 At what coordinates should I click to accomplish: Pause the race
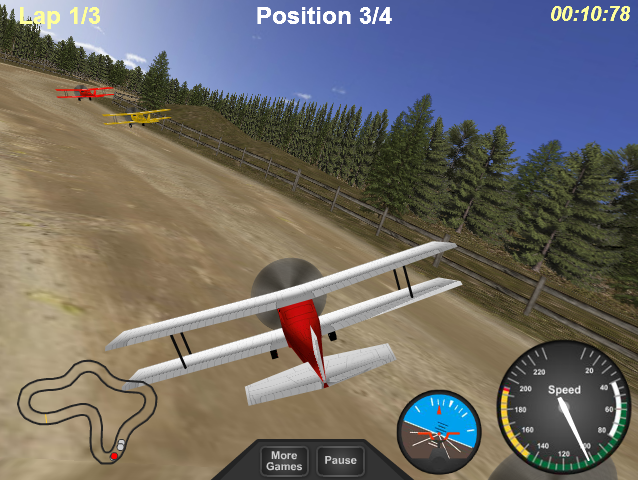point(340,461)
